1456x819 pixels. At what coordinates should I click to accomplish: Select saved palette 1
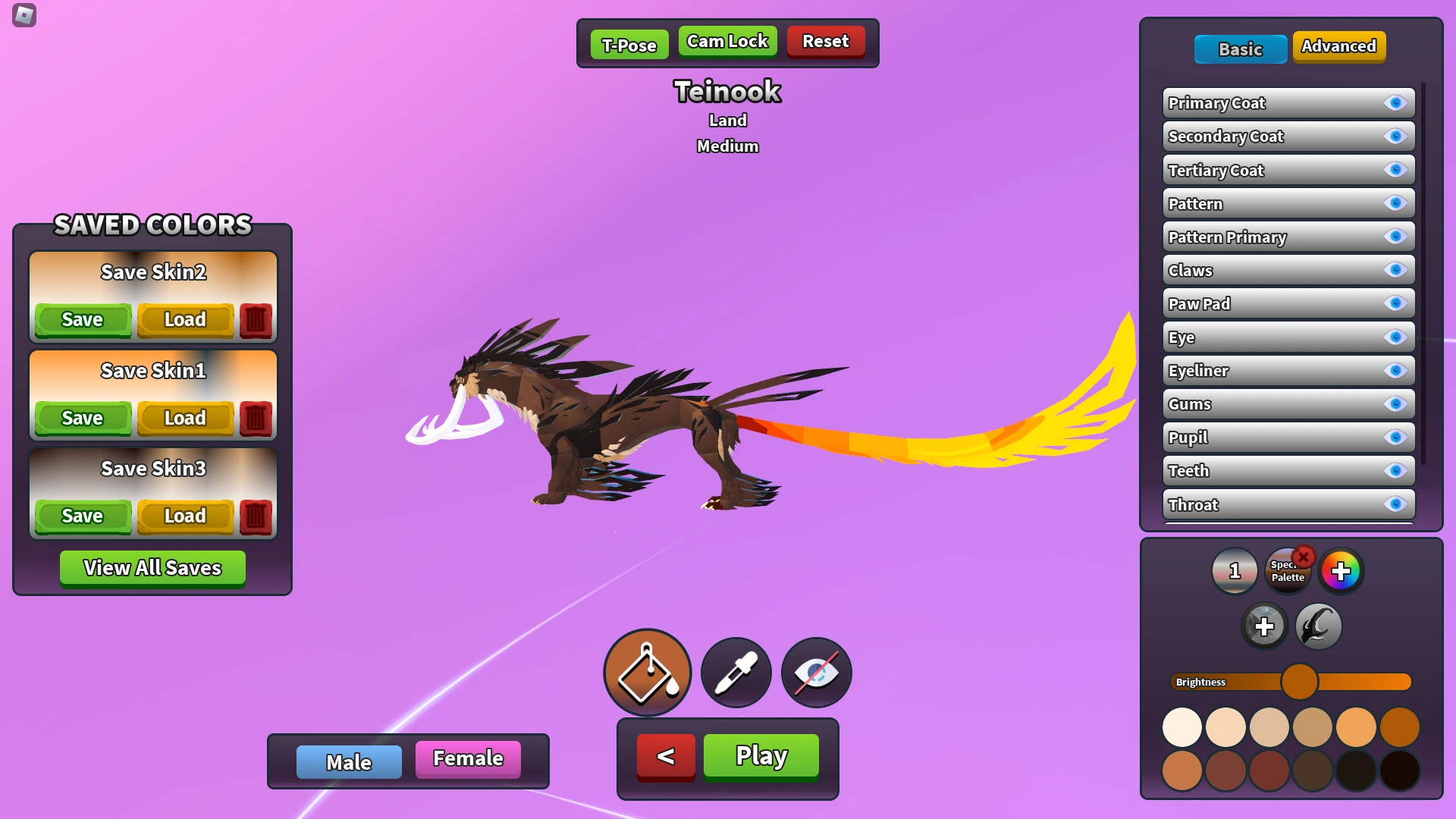click(1236, 571)
